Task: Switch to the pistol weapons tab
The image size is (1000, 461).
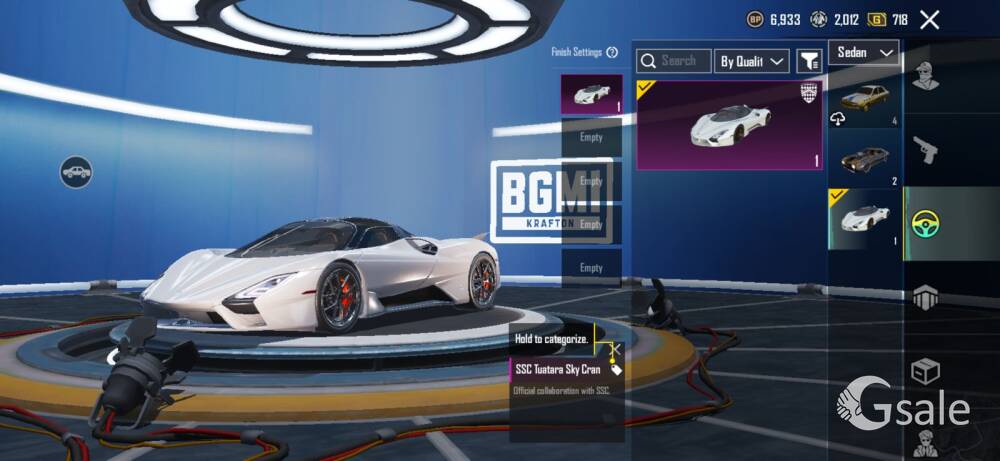Action: (x=926, y=150)
